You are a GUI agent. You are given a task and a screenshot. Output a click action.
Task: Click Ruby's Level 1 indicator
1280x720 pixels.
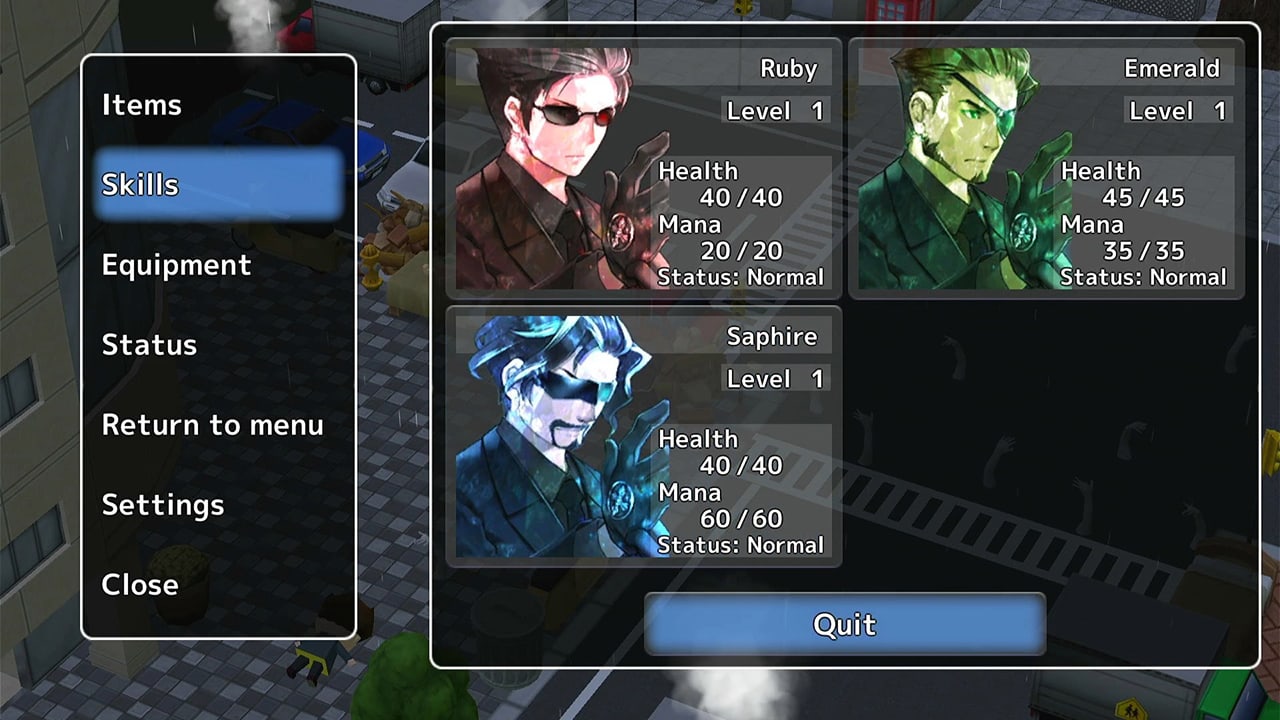click(x=775, y=110)
